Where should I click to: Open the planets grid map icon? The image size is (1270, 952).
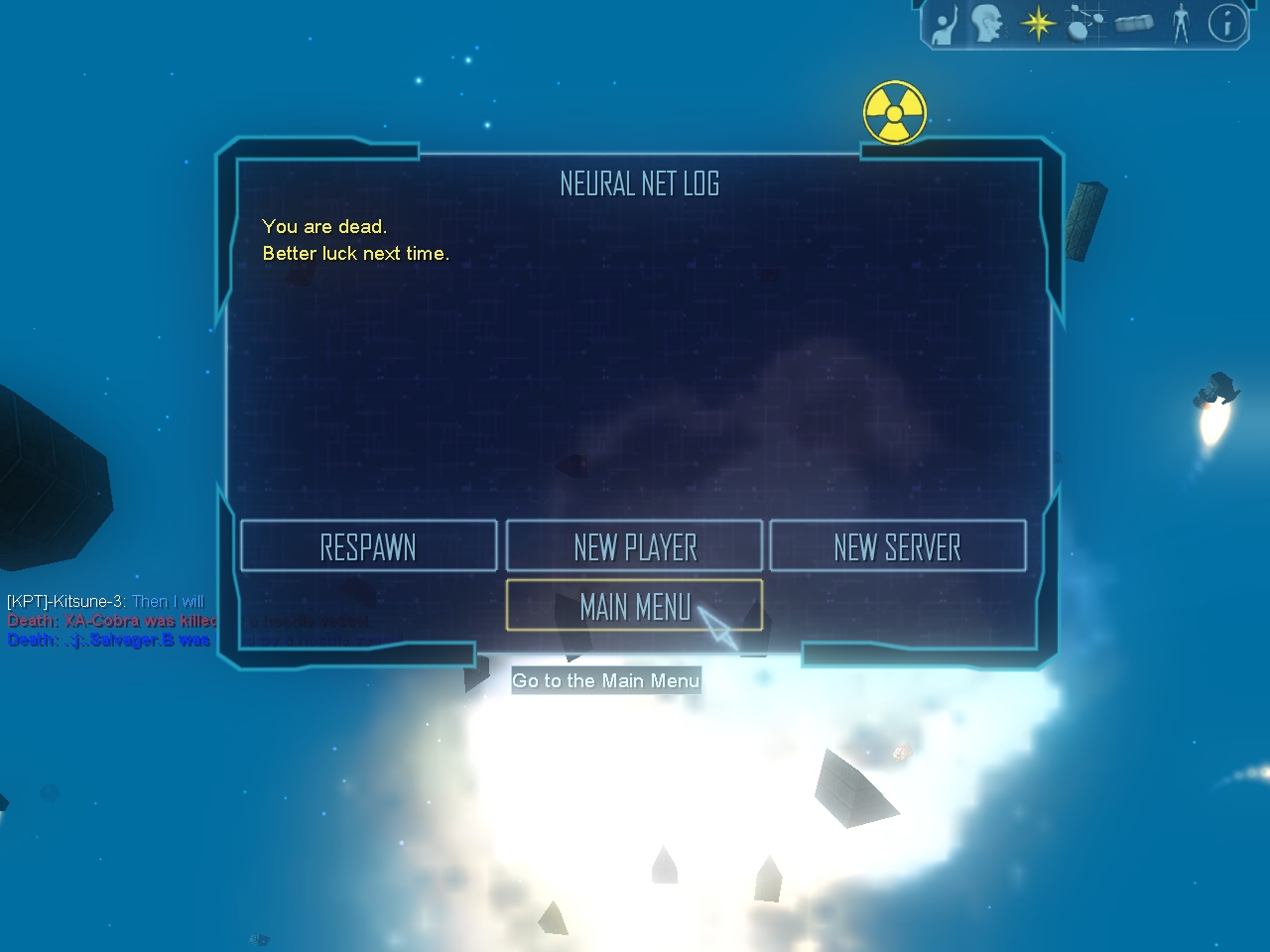coord(1085,24)
